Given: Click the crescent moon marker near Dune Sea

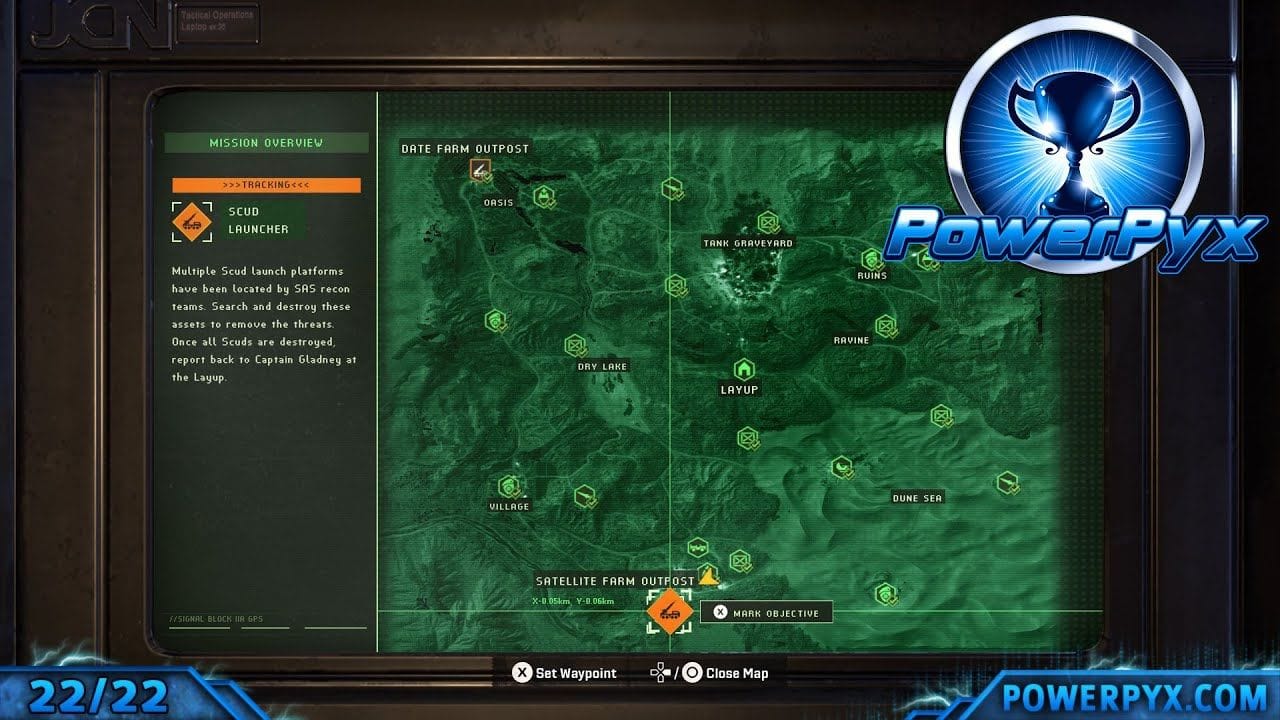Looking at the screenshot, I should (840, 466).
